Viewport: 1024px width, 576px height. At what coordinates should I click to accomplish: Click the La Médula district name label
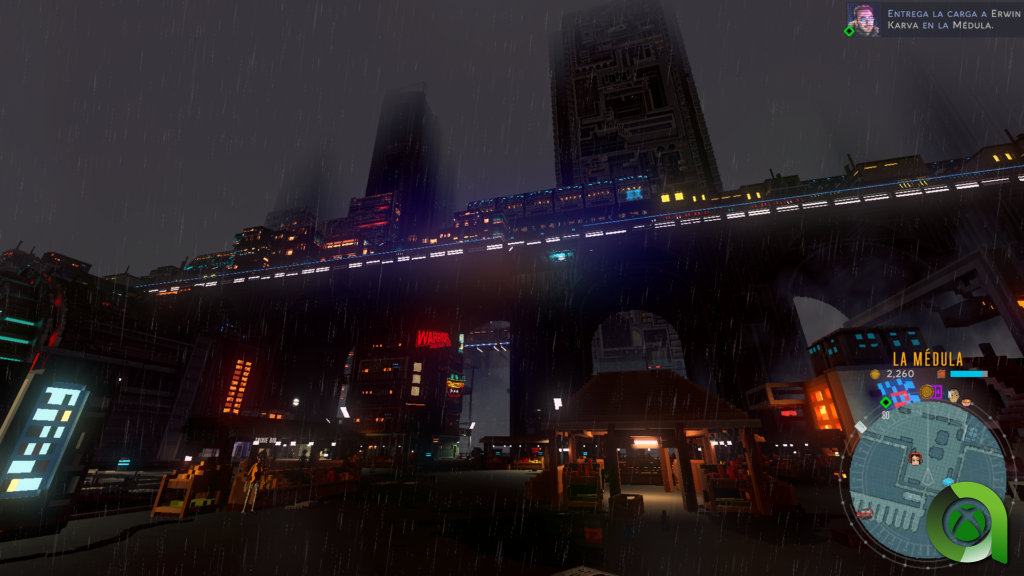928,359
